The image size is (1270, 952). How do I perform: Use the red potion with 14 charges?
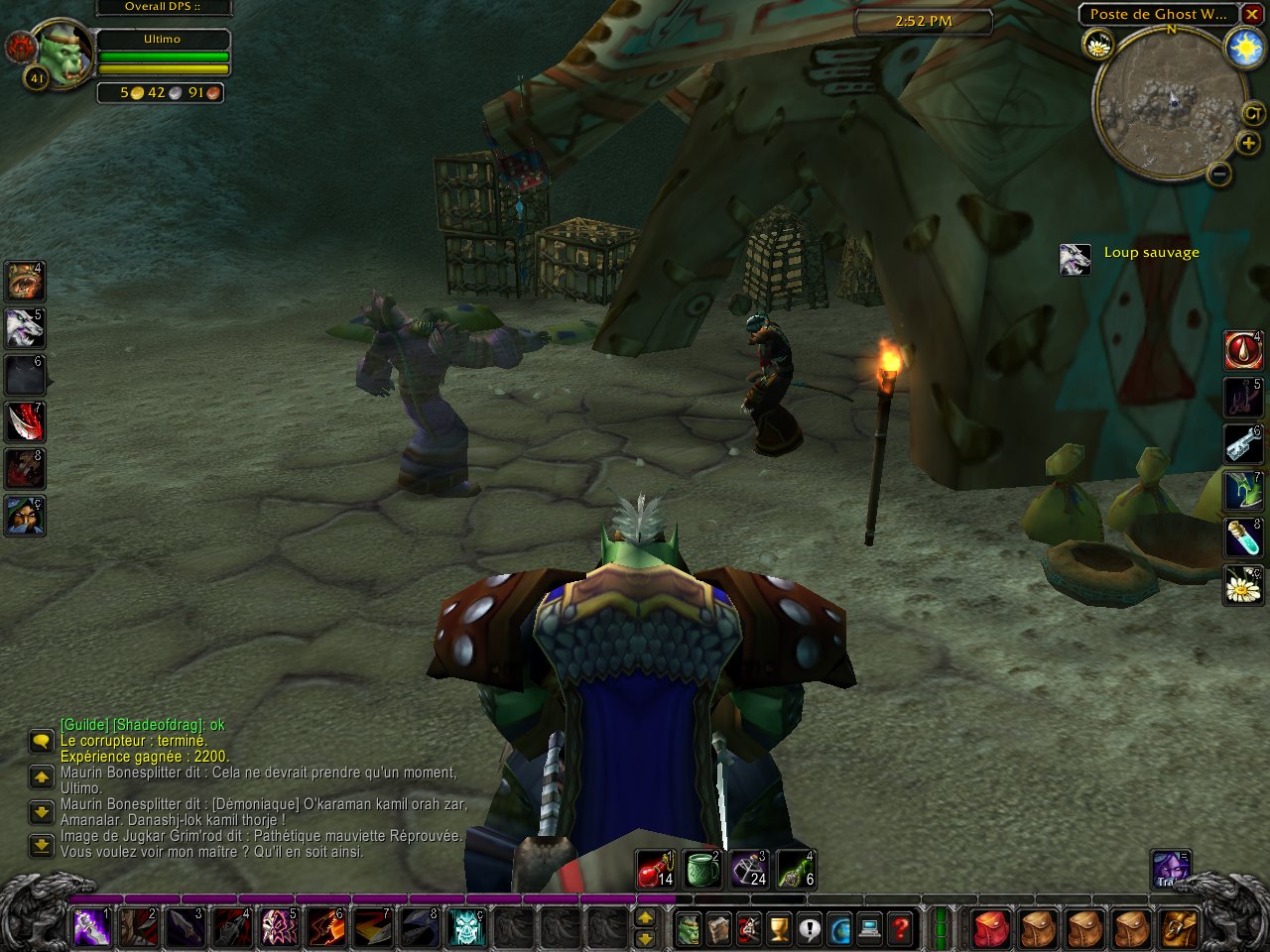[x=655, y=869]
